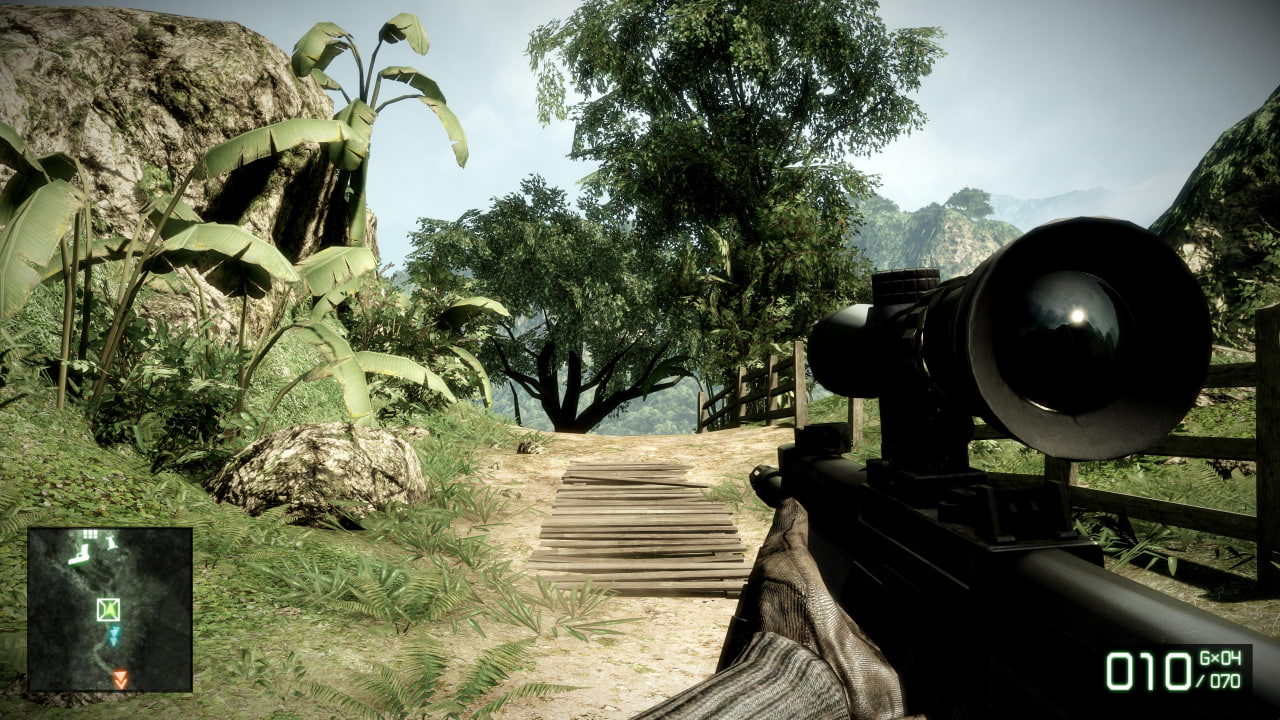This screenshot has width=1280, height=720.
Task: Click the minimap in the corner
Action: [x=110, y=609]
